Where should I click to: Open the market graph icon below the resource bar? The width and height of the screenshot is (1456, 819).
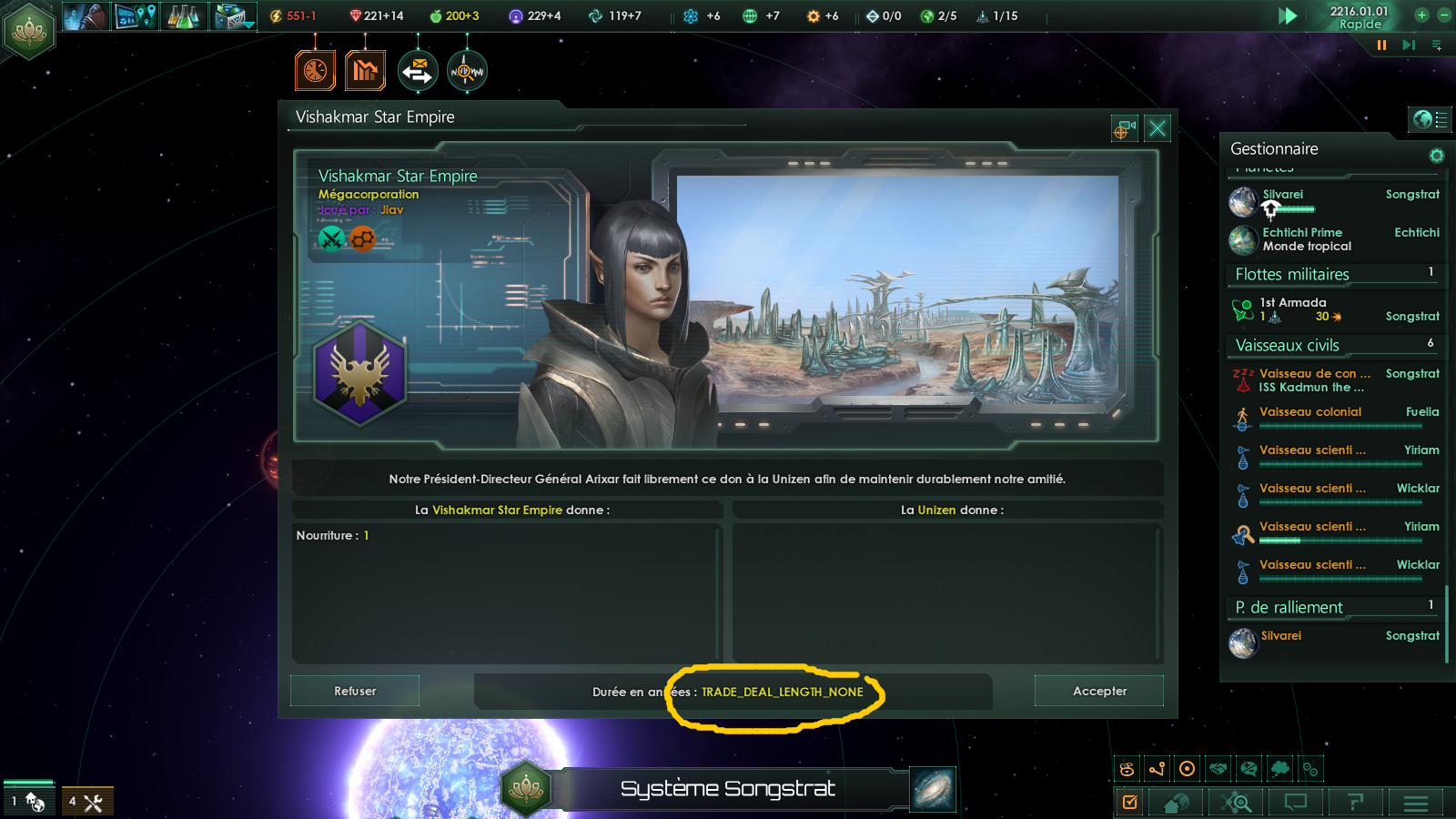(x=366, y=70)
